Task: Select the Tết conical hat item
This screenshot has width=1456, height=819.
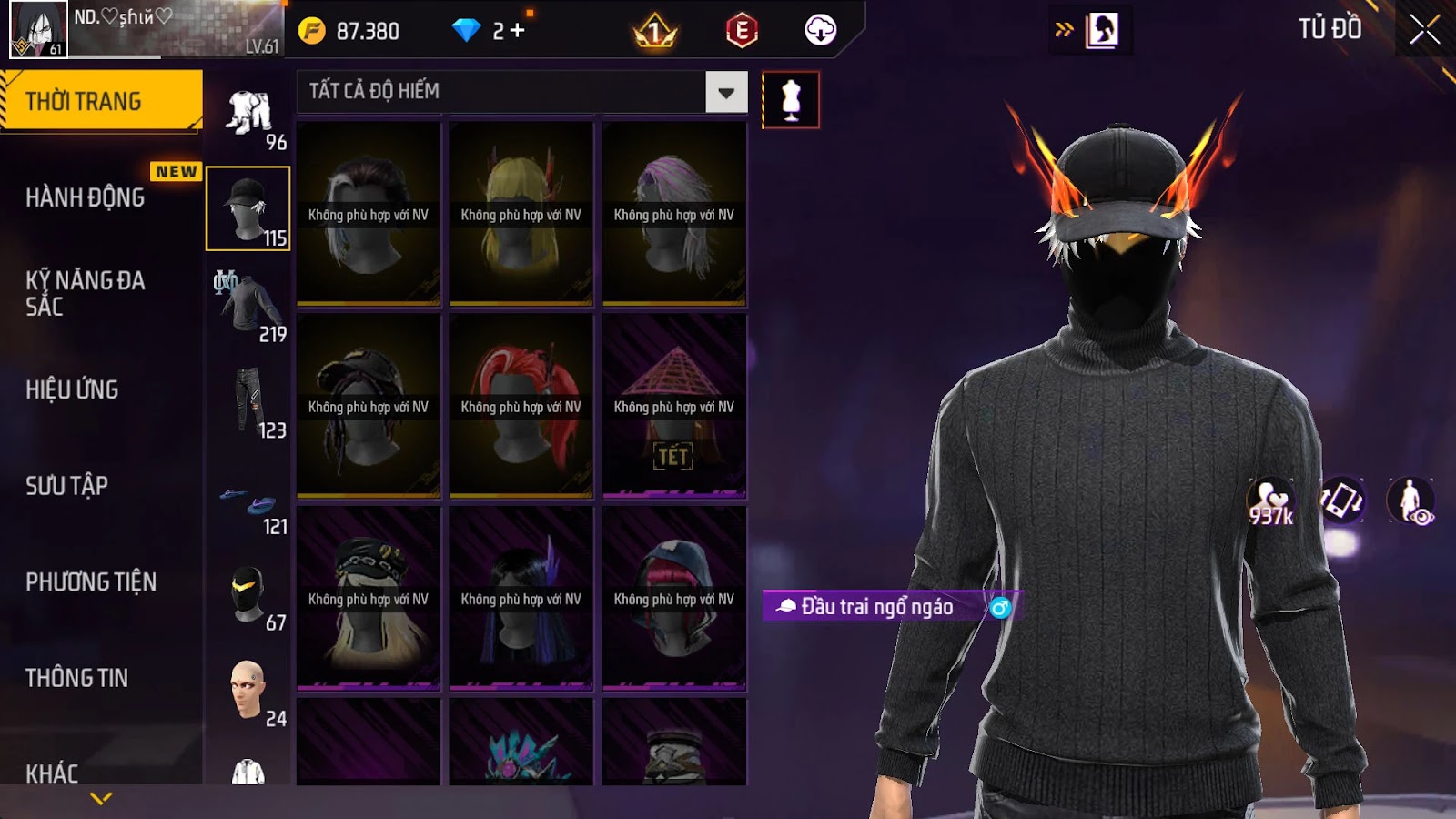Action: pos(674,406)
